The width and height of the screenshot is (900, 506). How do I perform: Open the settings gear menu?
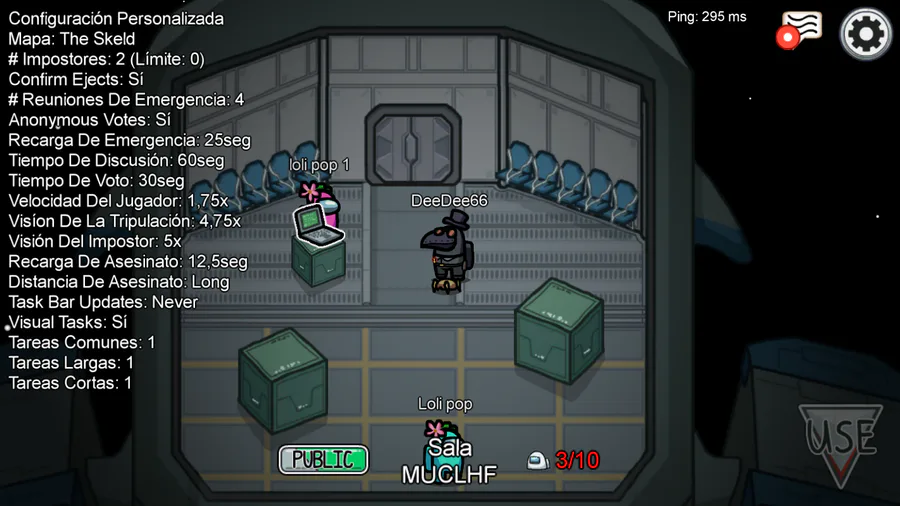pyautogui.click(x=866, y=35)
